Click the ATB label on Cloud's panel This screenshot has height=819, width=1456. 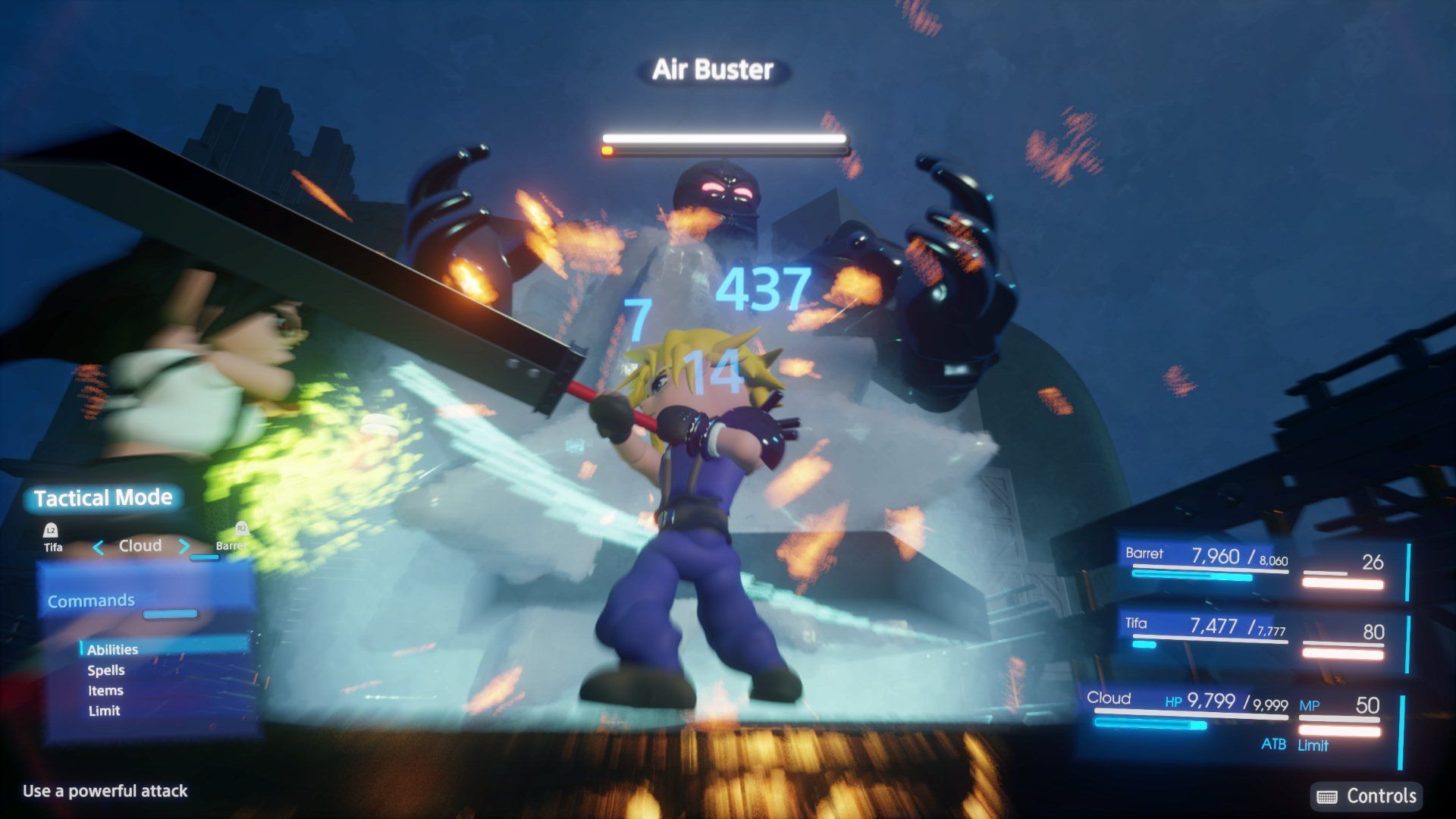(x=1272, y=745)
